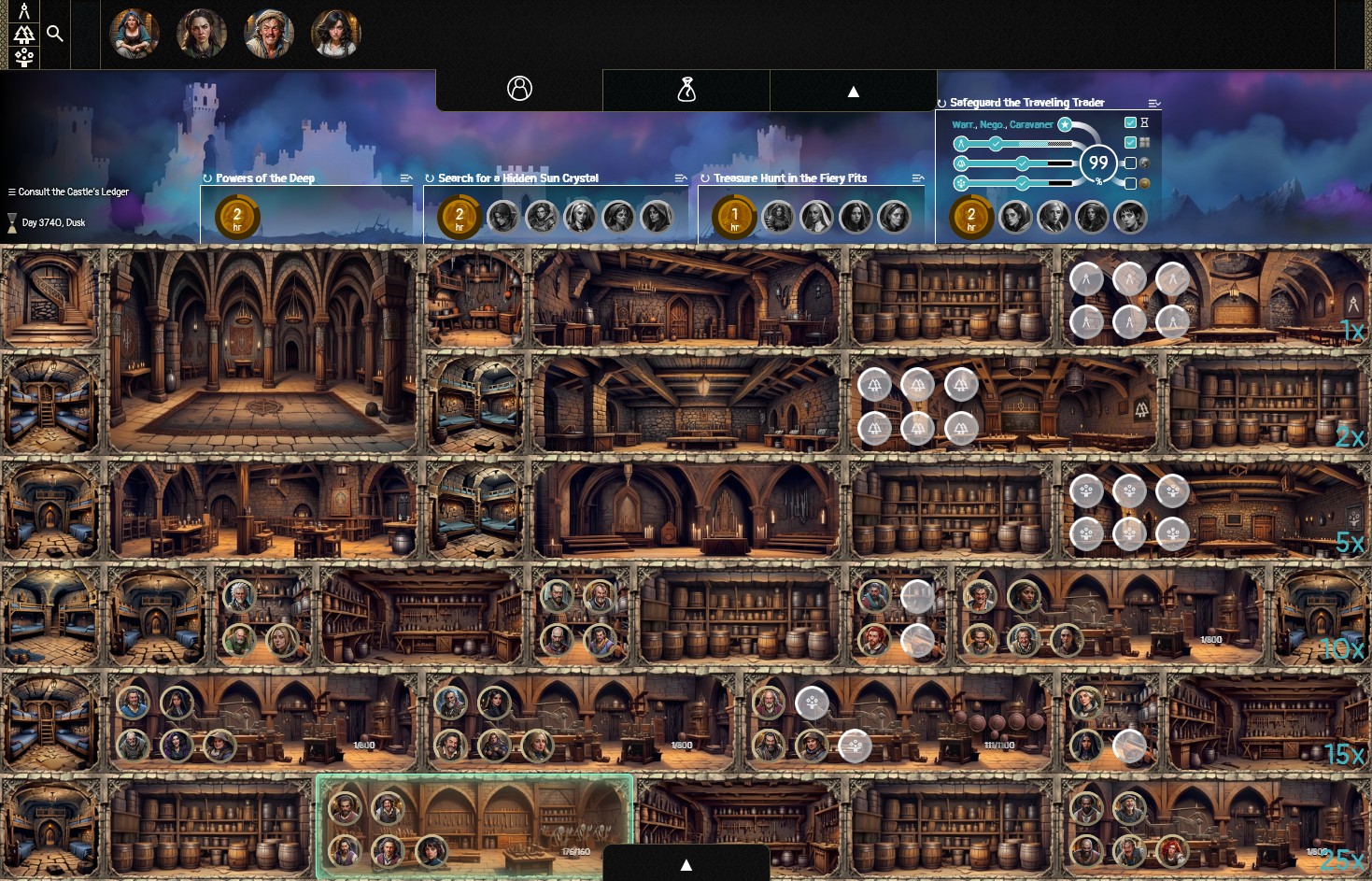Select the forest icon in the left sidebar
This screenshot has height=881, width=1372.
(23, 35)
